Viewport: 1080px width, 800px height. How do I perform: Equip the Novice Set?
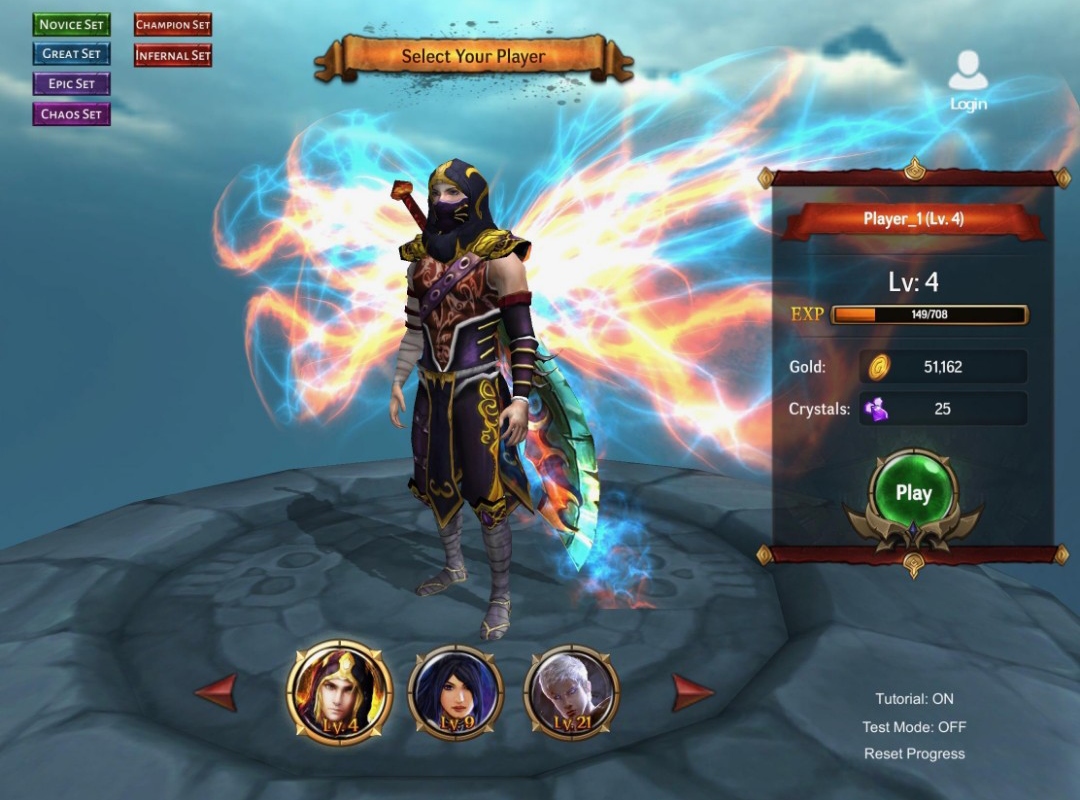[71, 24]
